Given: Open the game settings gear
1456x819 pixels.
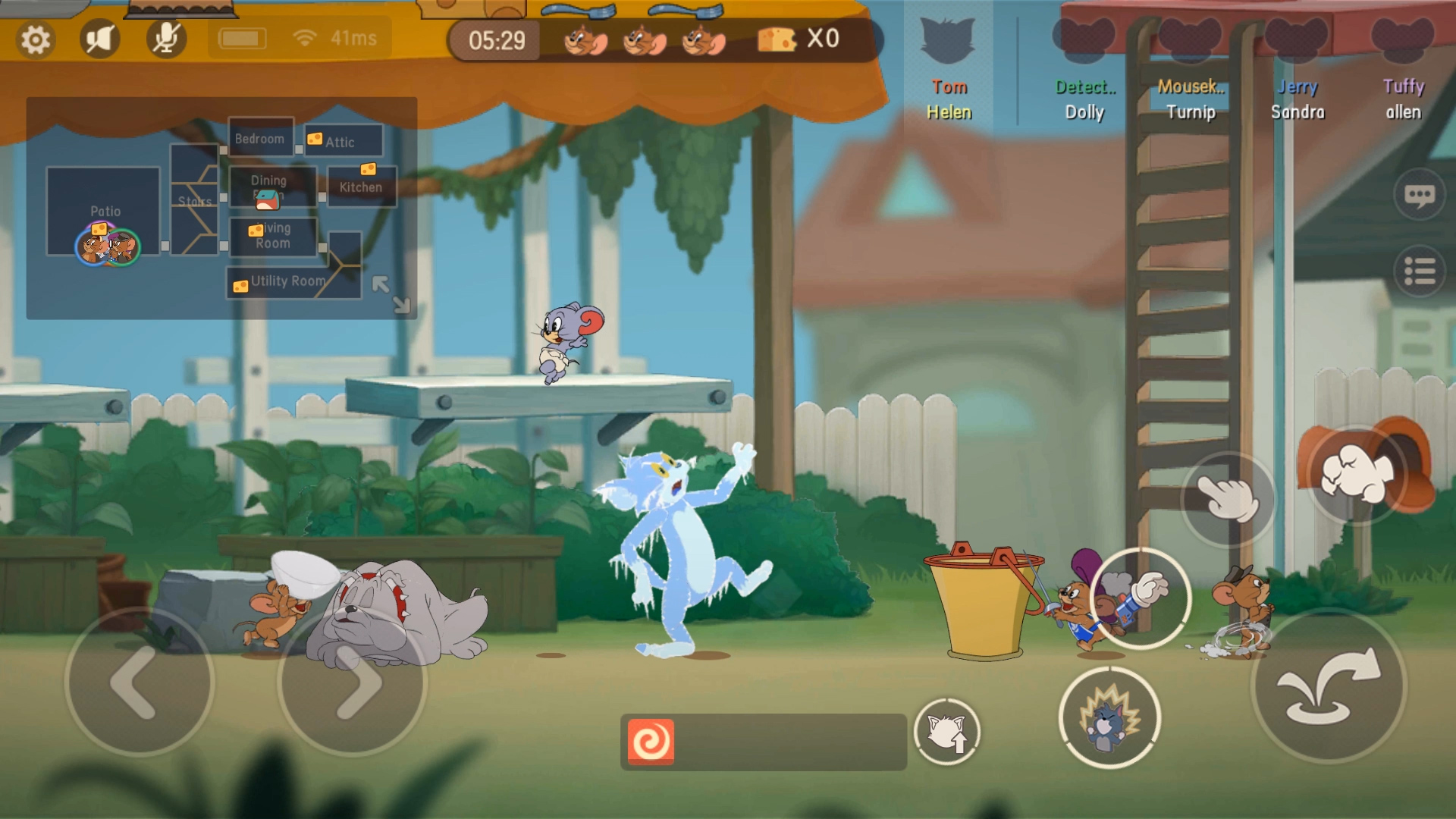Looking at the screenshot, I should click(34, 38).
